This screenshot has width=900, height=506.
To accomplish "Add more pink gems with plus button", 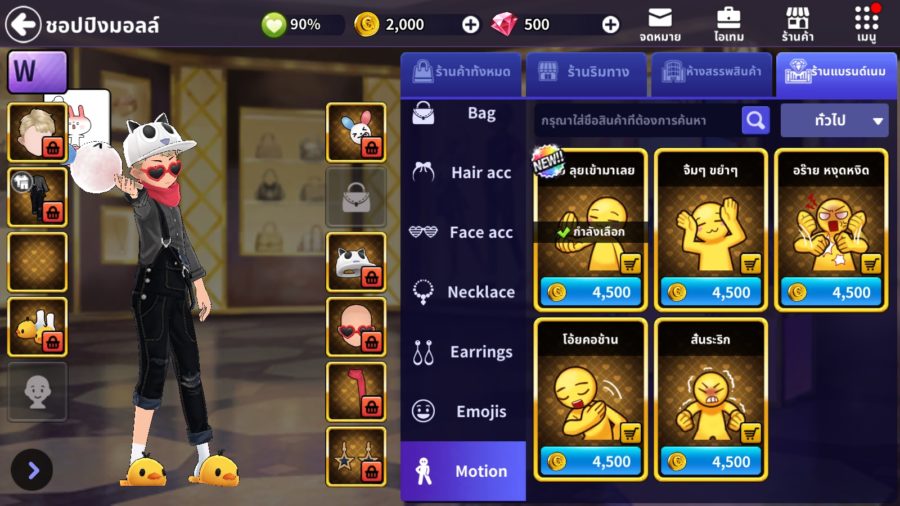I will [610, 24].
